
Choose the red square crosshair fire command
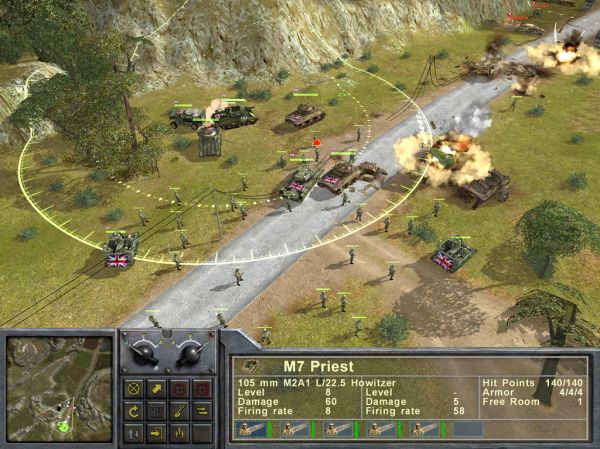(202, 389)
